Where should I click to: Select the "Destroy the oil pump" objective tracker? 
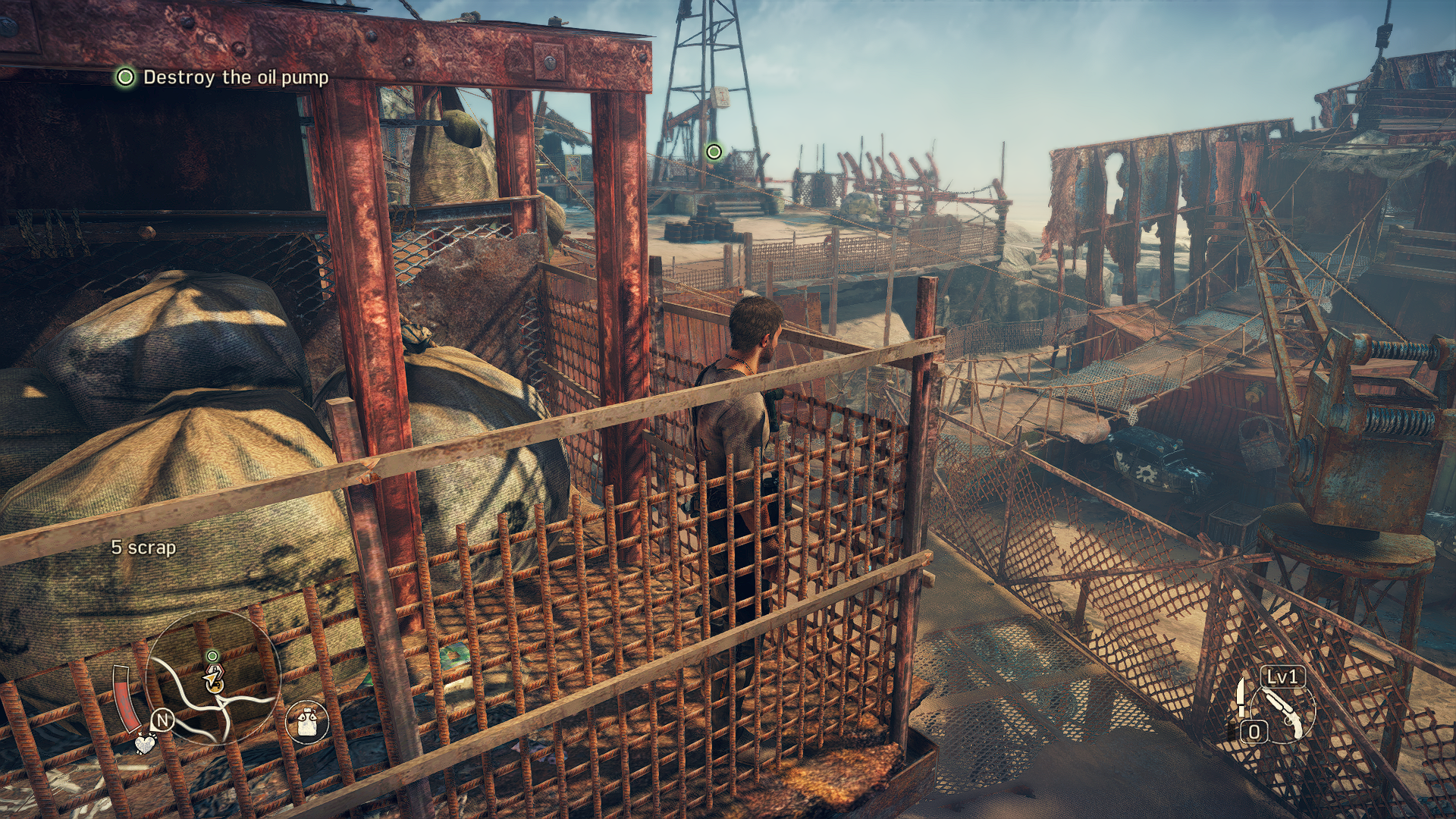pyautogui.click(x=222, y=77)
